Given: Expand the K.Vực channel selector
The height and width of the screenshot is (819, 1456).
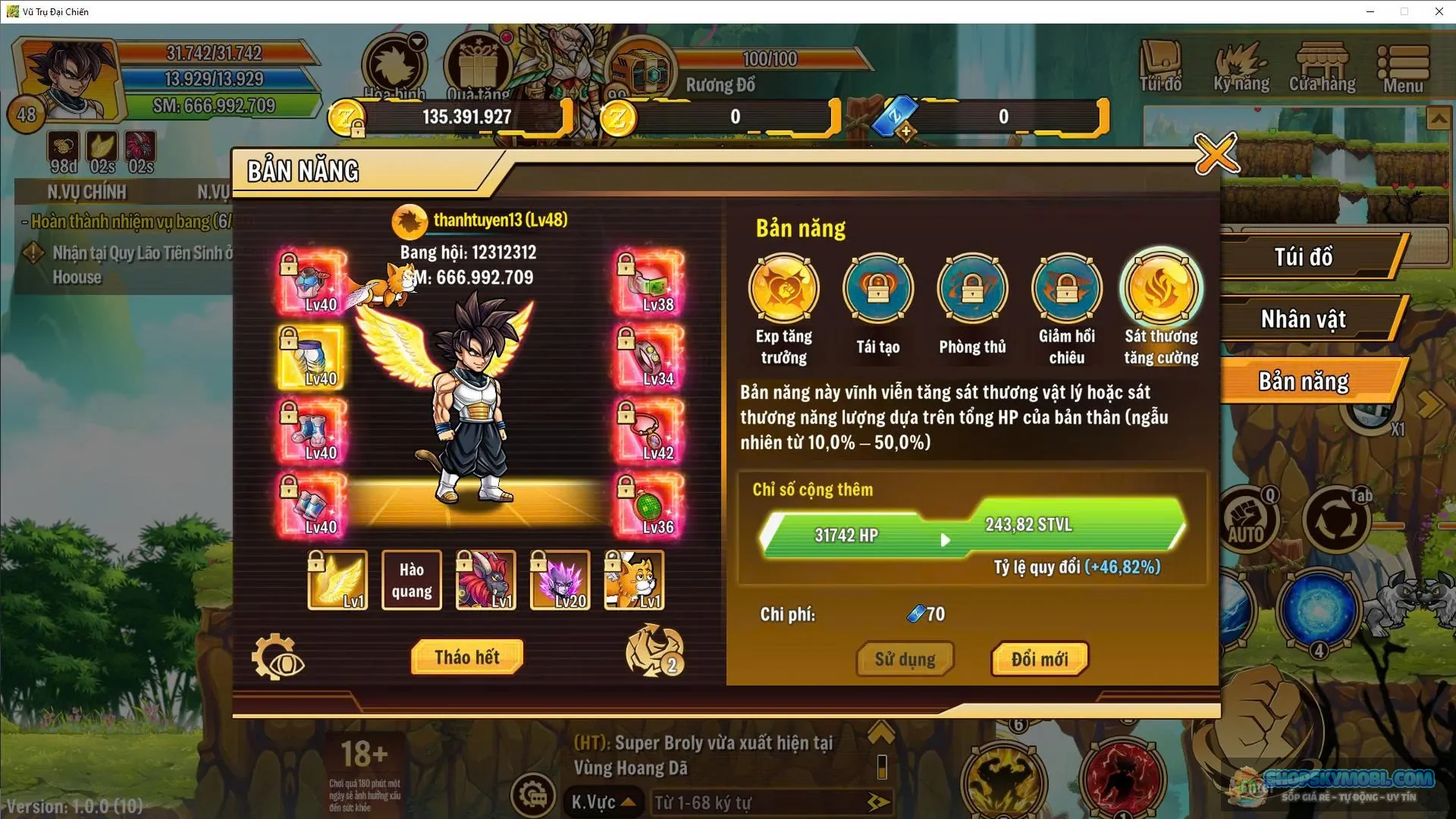Looking at the screenshot, I should point(603,802).
